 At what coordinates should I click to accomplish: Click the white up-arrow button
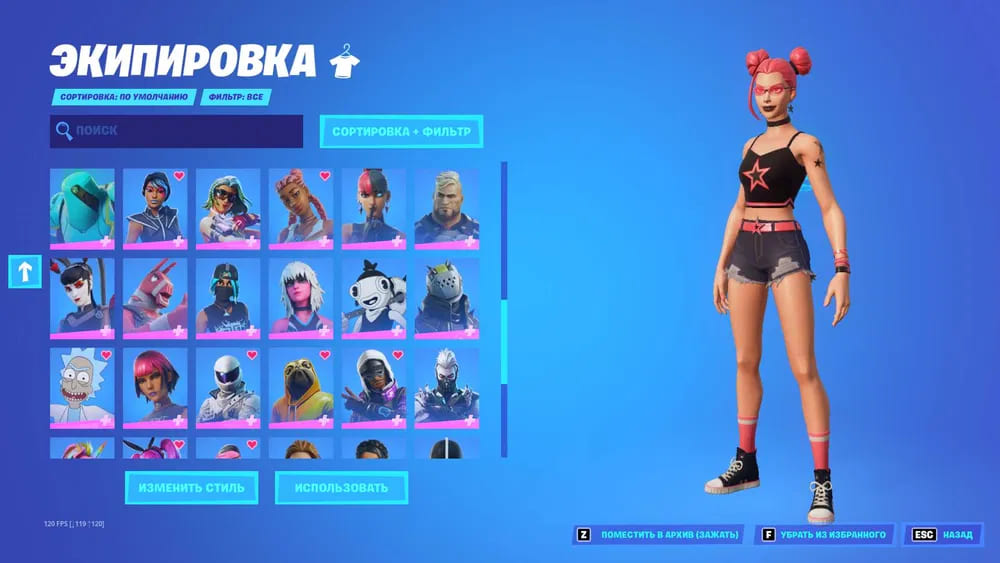click(x=25, y=270)
